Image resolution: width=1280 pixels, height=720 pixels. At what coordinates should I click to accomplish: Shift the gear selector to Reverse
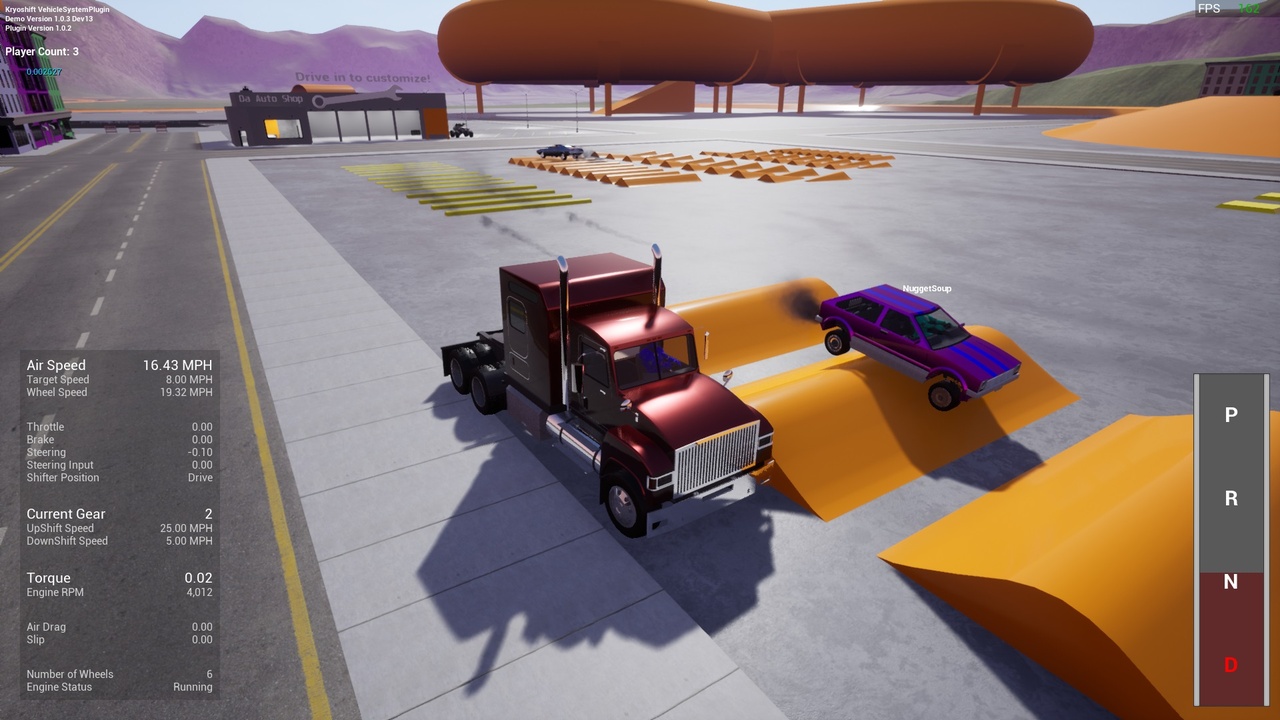1230,498
